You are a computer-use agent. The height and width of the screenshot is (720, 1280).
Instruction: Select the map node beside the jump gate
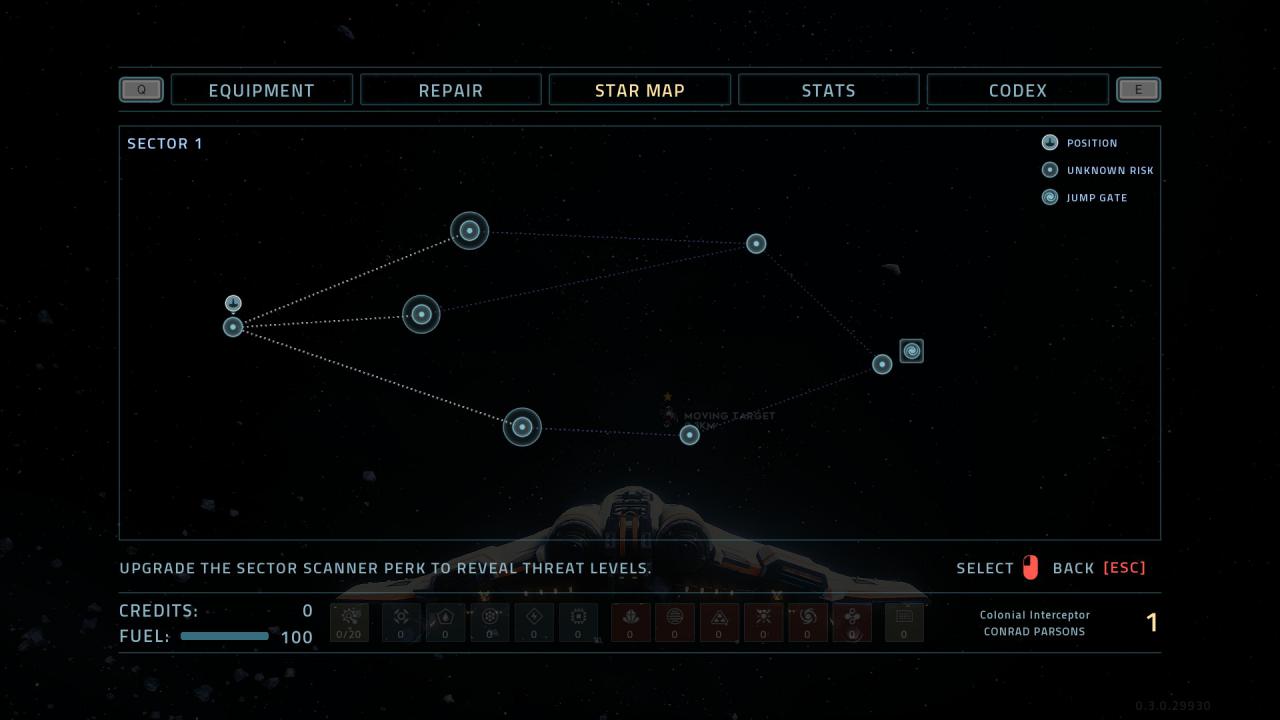(882, 364)
